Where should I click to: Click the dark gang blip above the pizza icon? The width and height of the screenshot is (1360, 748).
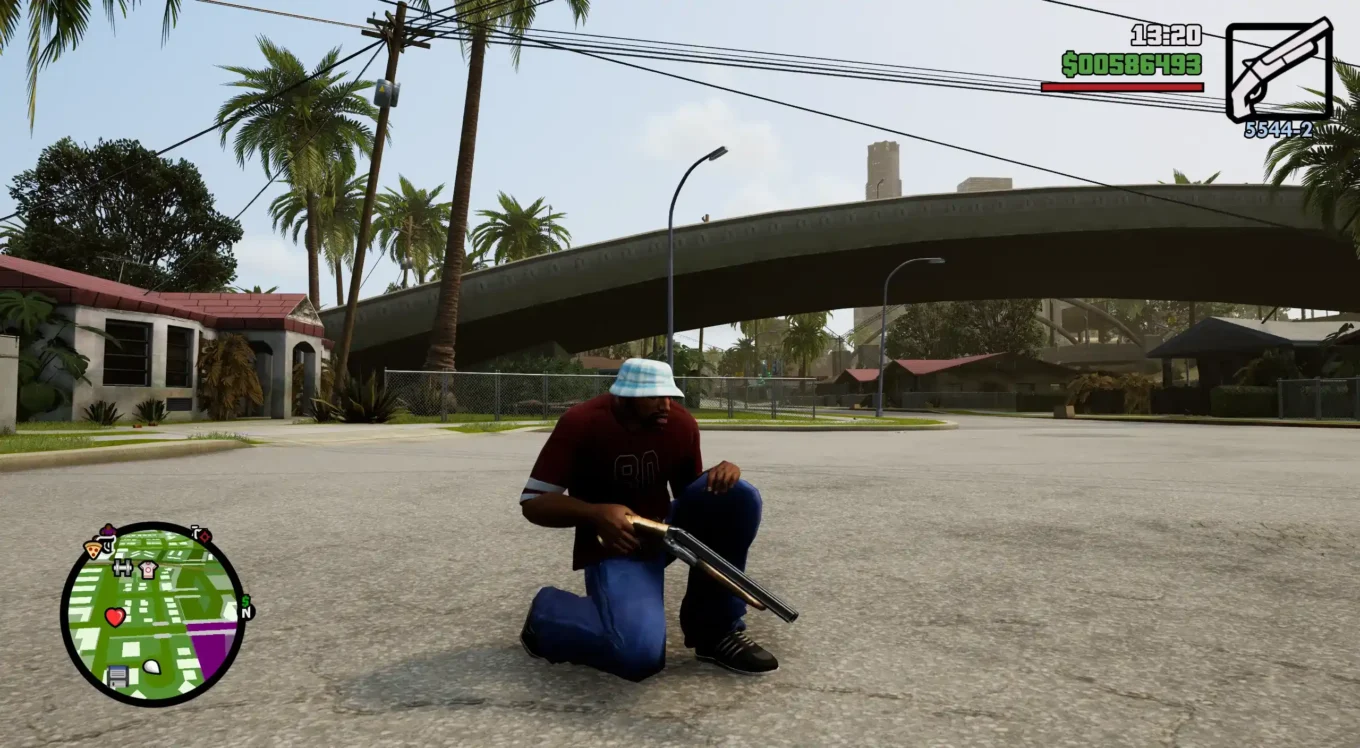tap(108, 530)
